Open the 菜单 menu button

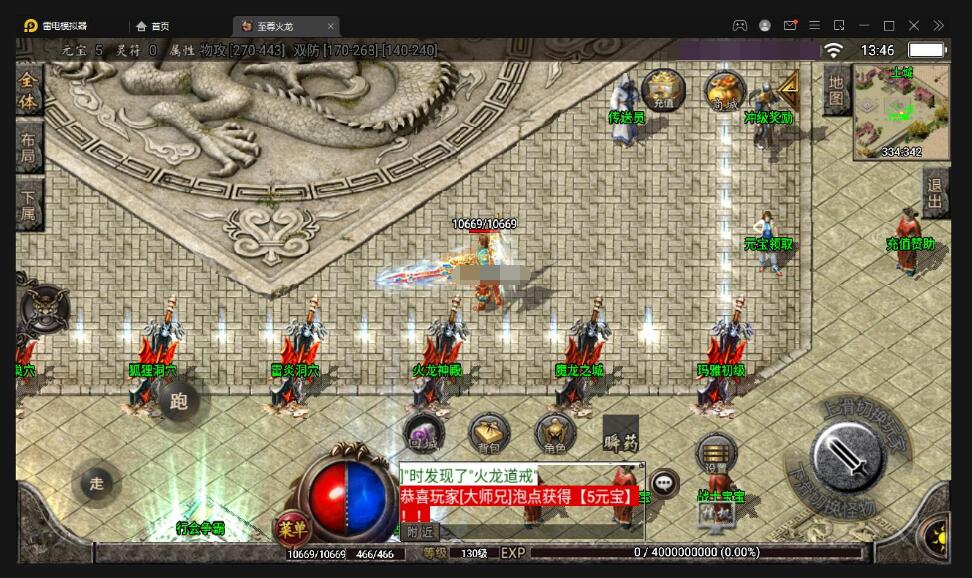coord(292,529)
